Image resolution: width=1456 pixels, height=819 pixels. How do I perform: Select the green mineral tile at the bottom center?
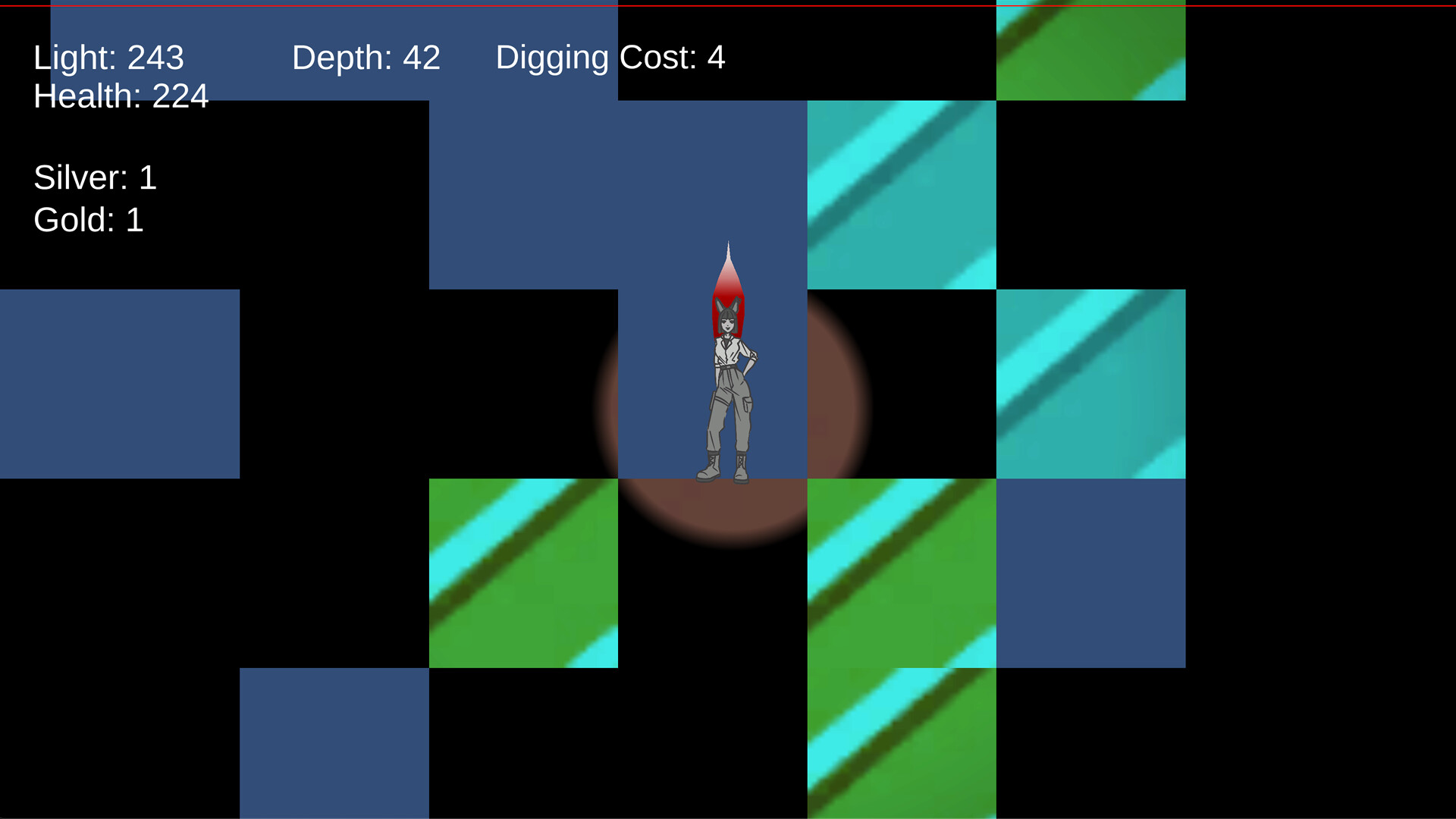902,743
